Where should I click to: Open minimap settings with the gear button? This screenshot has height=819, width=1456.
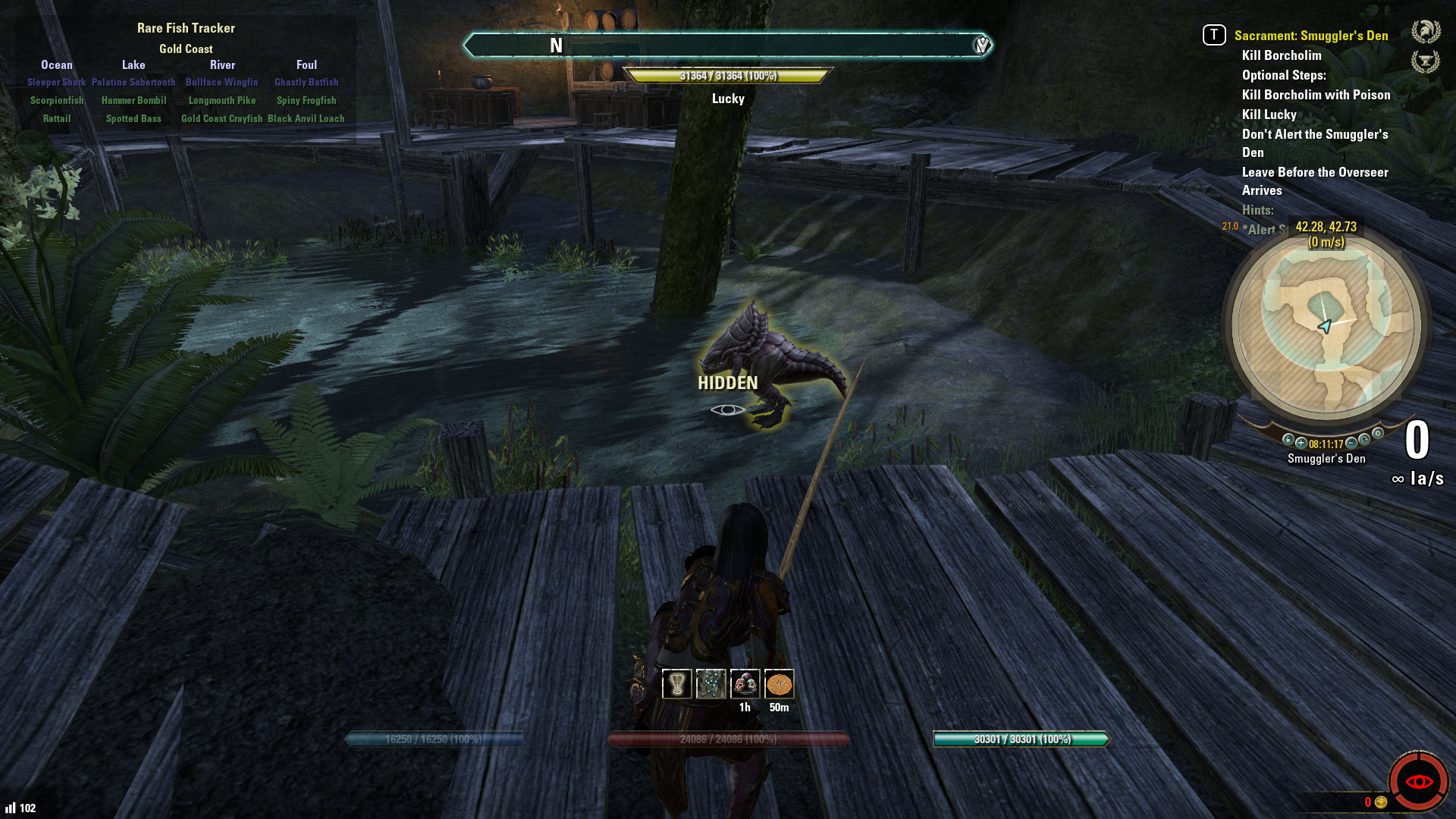tap(1378, 434)
